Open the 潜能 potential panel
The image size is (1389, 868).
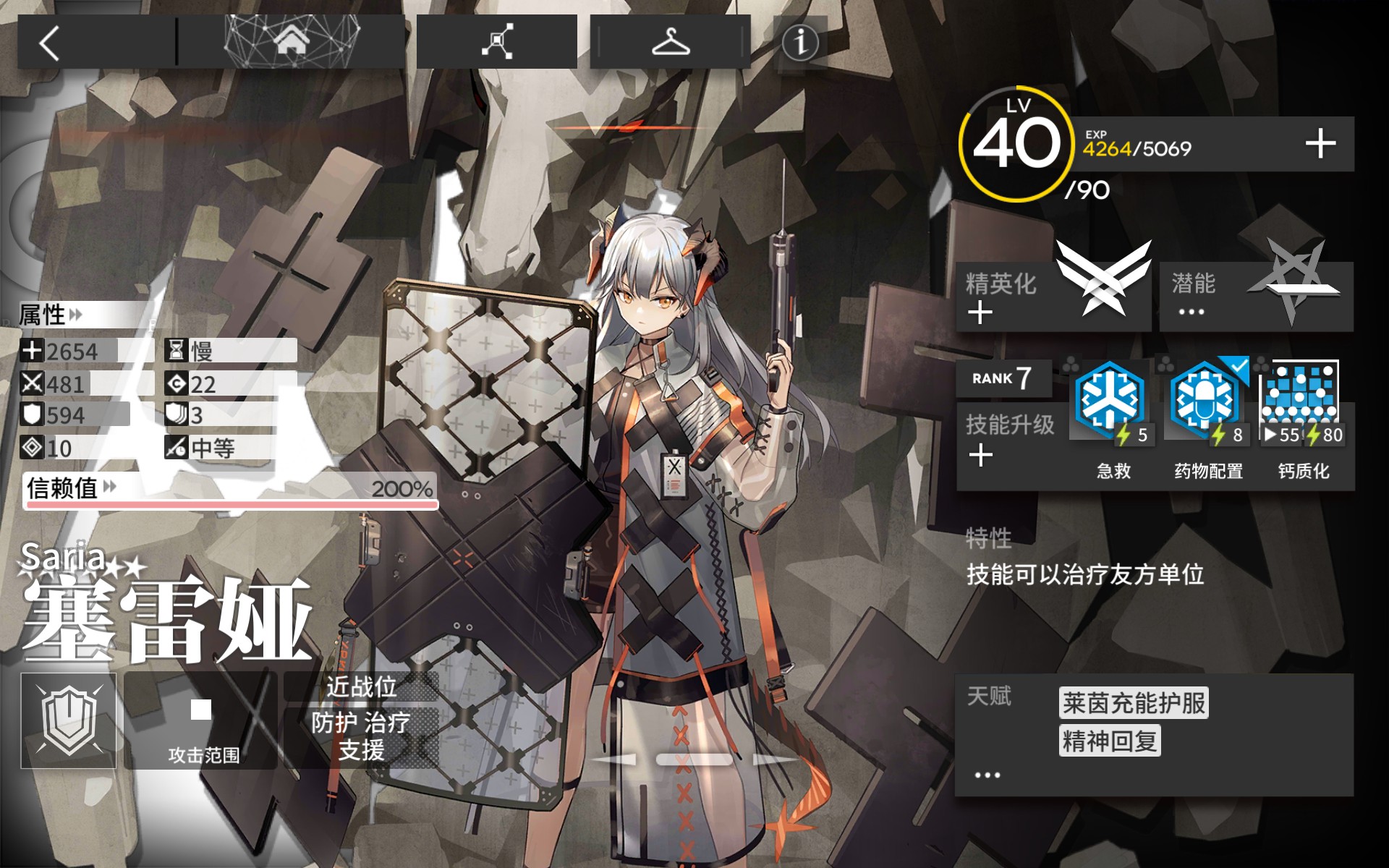[1256, 297]
